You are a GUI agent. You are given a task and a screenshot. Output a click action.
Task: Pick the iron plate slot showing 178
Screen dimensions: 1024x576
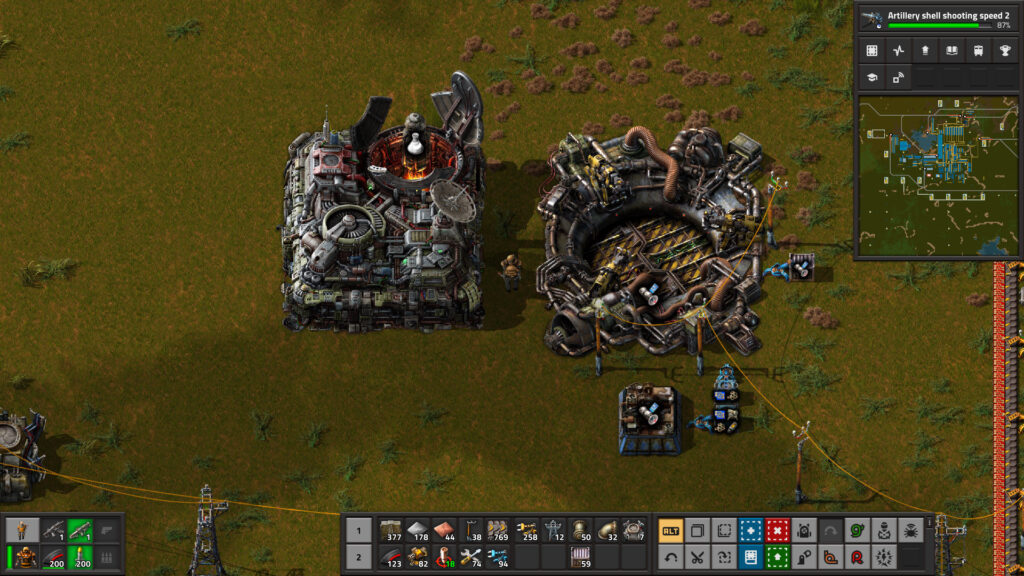tap(417, 530)
